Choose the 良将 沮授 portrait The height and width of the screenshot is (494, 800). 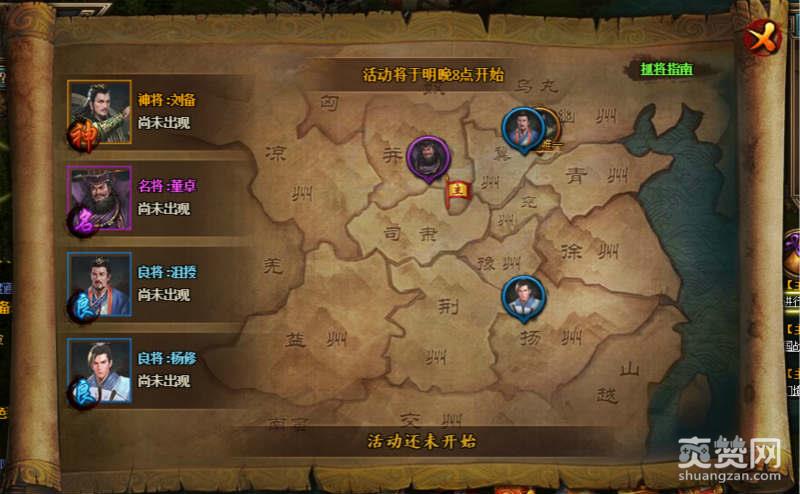click(x=99, y=284)
